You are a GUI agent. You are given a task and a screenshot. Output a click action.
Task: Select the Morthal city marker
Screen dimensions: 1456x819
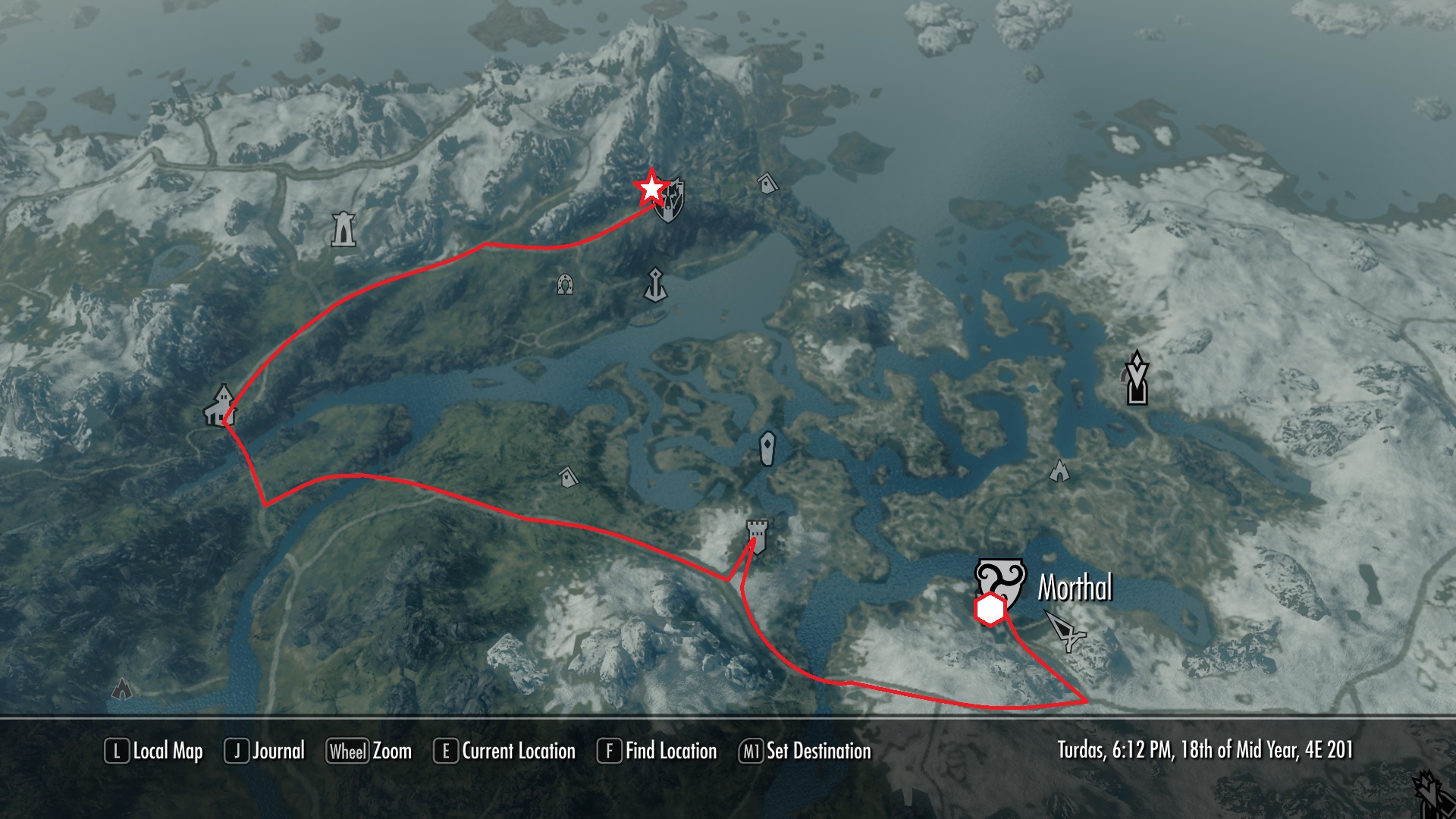pyautogui.click(x=1001, y=580)
